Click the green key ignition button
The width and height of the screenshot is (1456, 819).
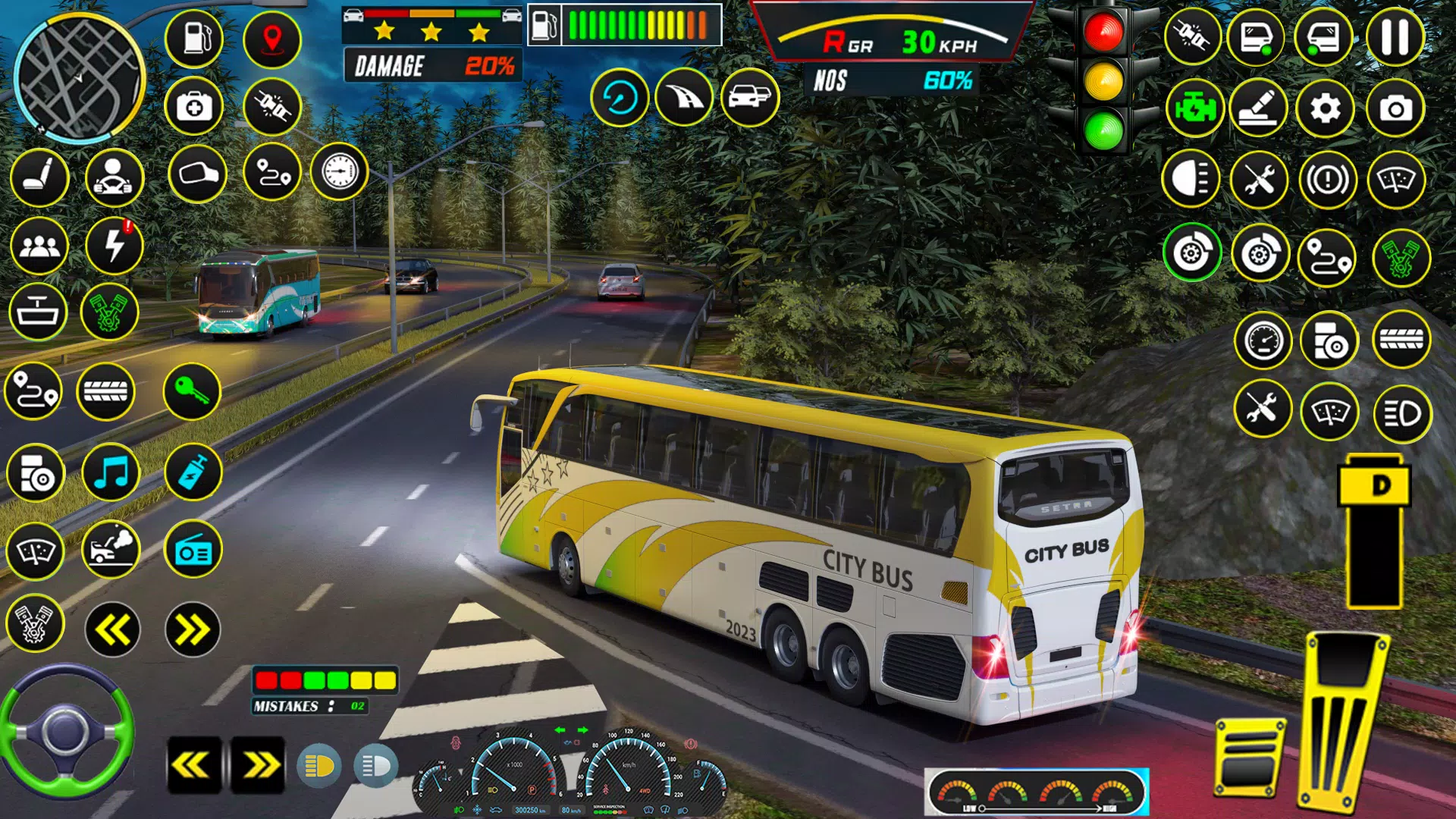(192, 391)
